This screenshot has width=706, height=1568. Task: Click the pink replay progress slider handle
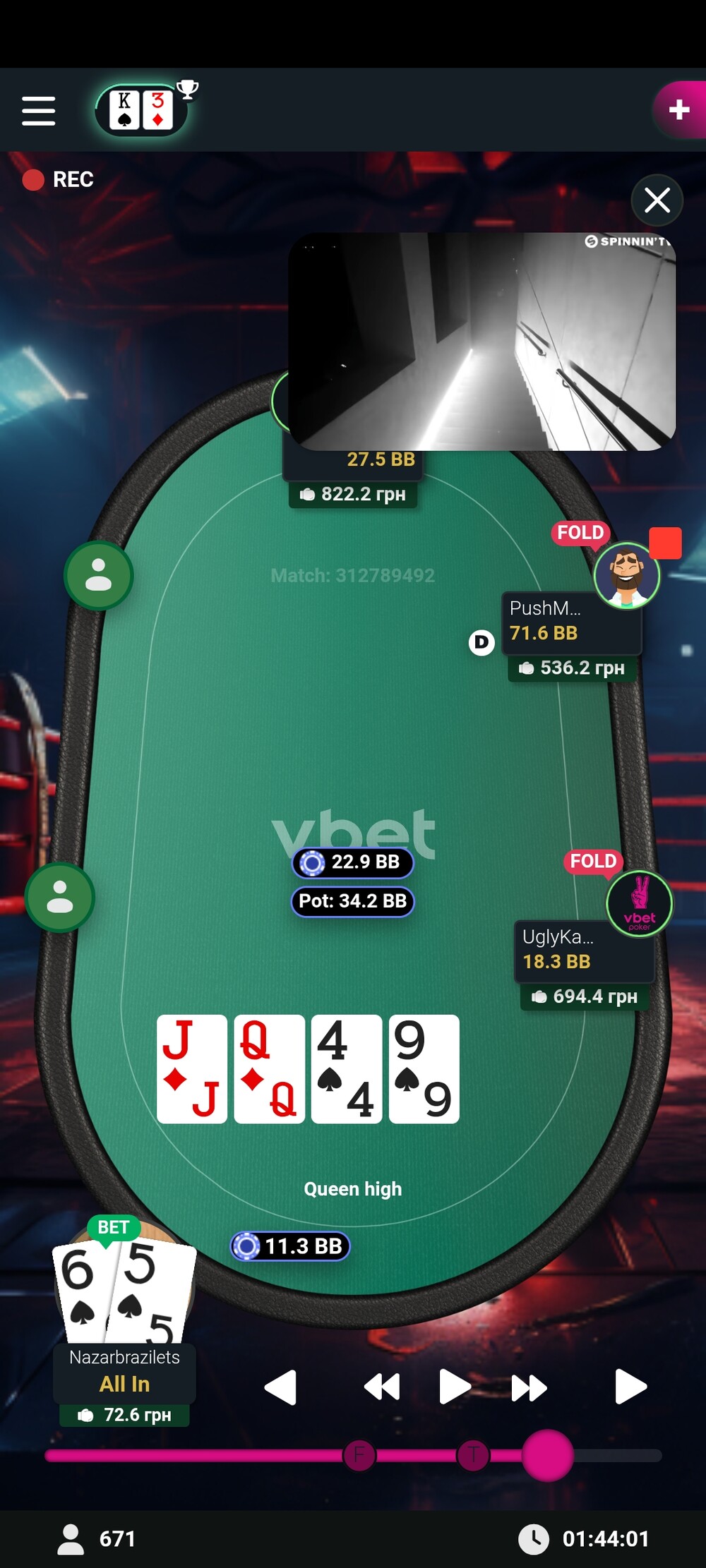click(547, 1454)
